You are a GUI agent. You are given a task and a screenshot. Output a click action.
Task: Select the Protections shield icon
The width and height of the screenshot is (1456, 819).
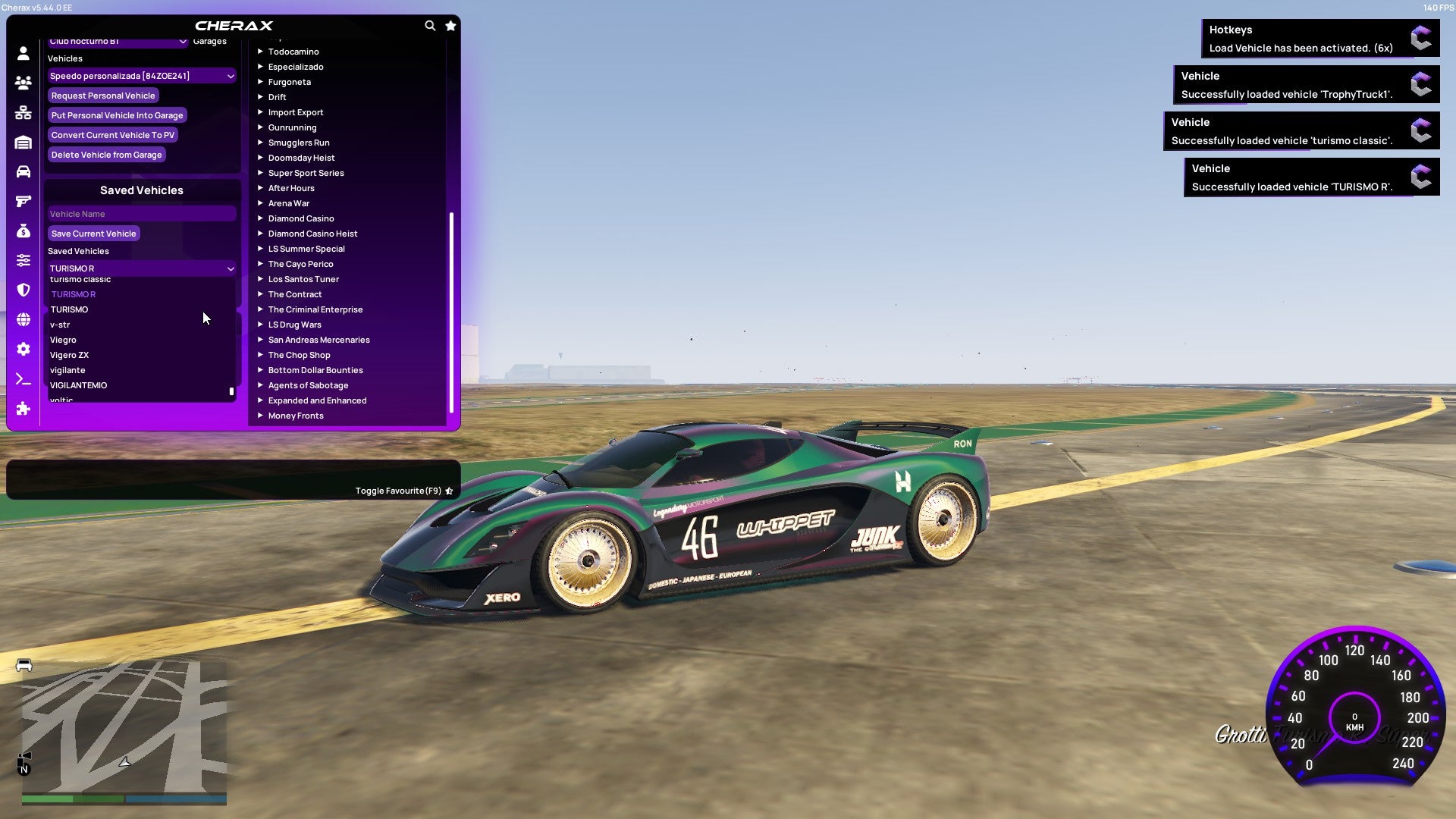click(23, 289)
